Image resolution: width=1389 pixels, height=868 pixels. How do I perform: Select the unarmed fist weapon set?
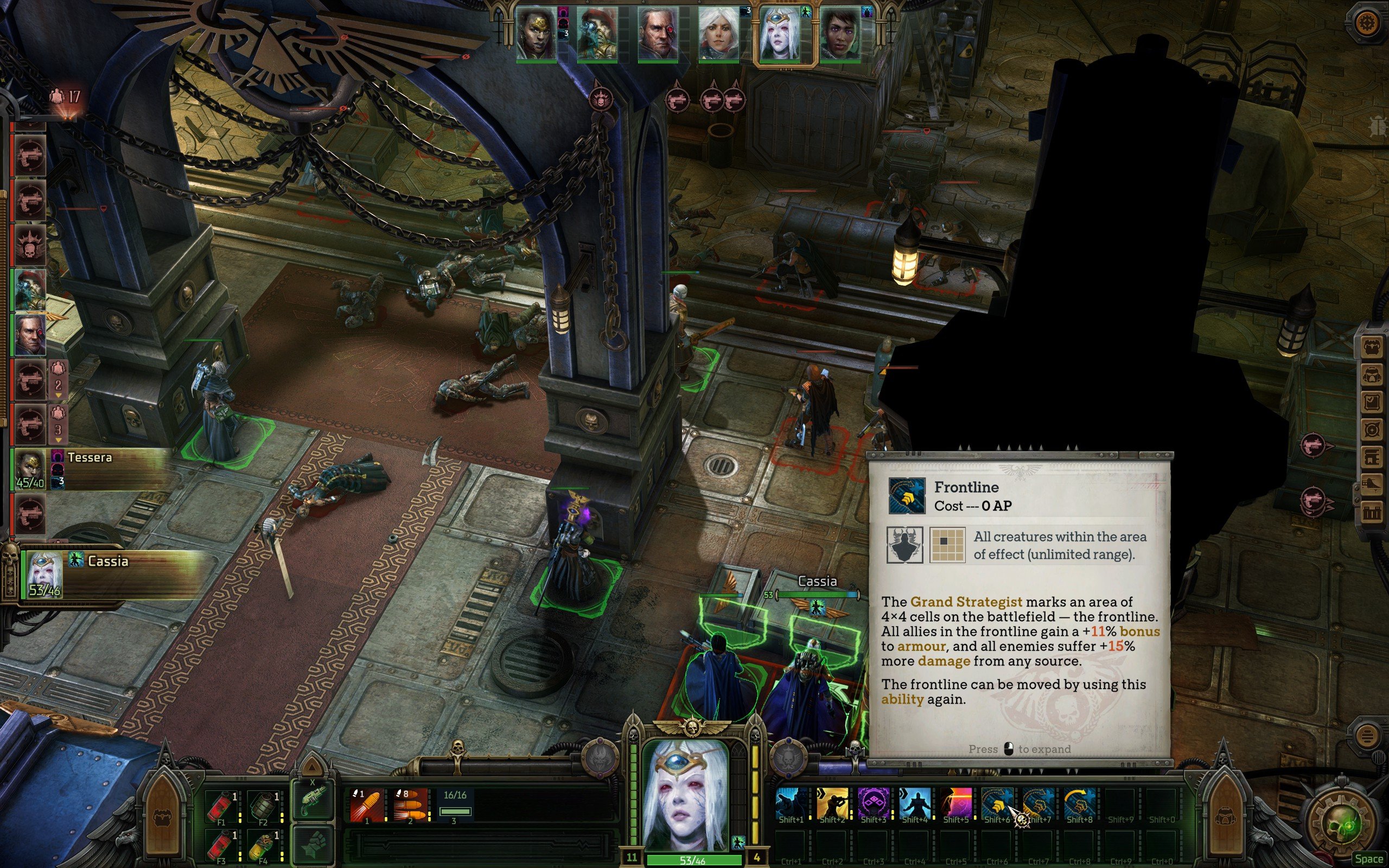click(x=312, y=844)
